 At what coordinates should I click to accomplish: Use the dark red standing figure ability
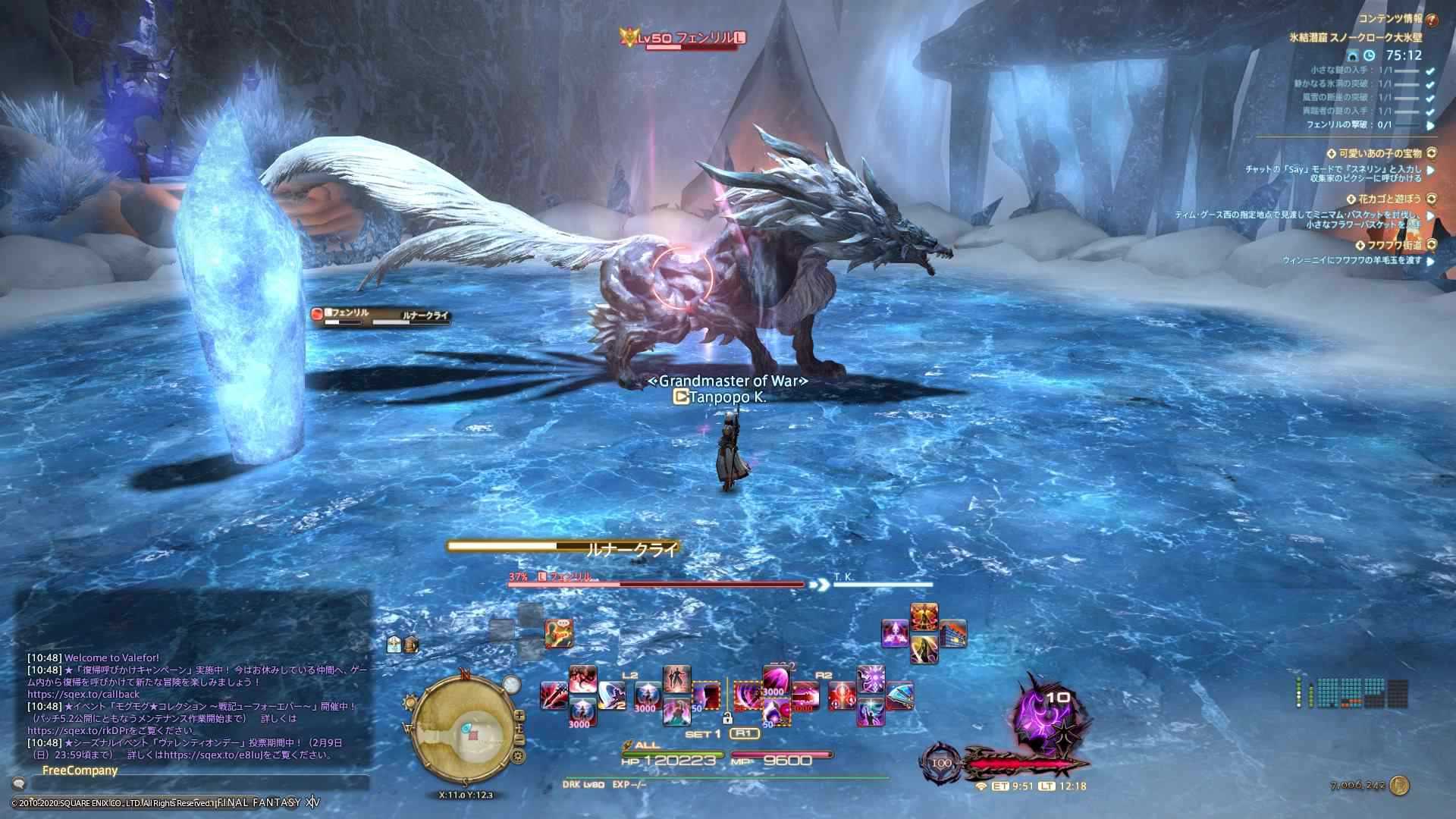[x=676, y=679]
